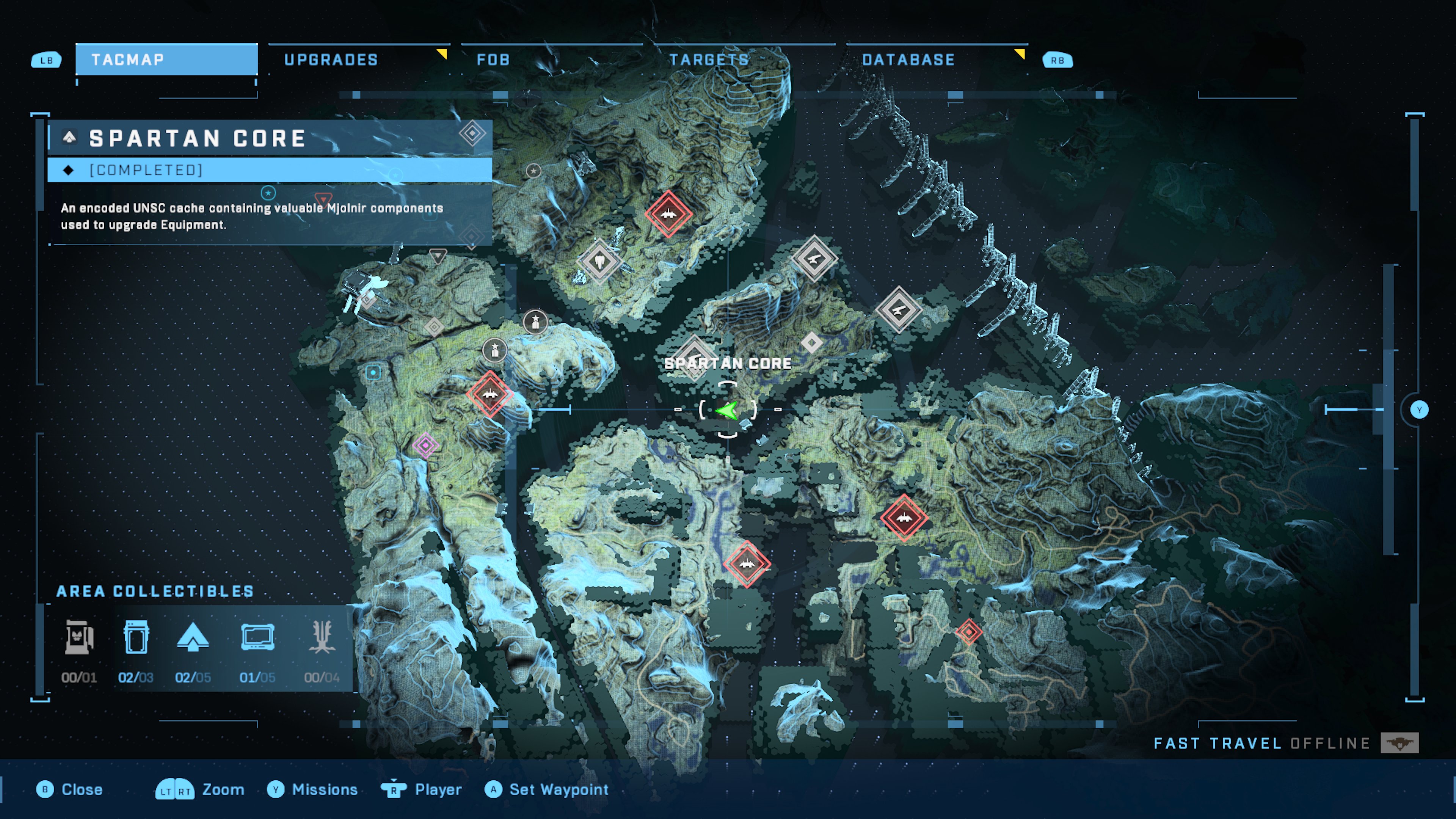Click the Fast Travel Offline pelican icon
The width and height of the screenshot is (1456, 819).
click(x=1400, y=743)
